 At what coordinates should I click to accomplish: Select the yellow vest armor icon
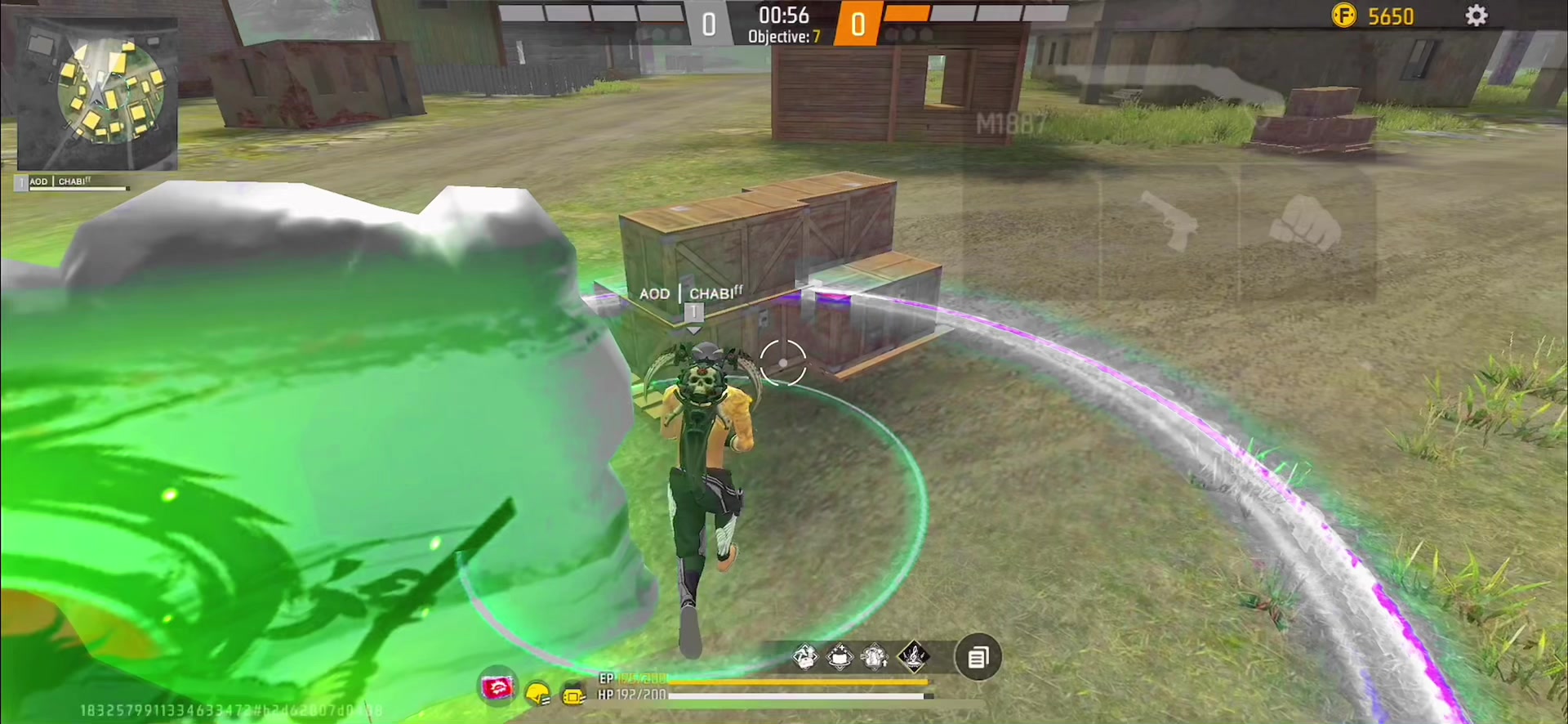pyautogui.click(x=574, y=695)
